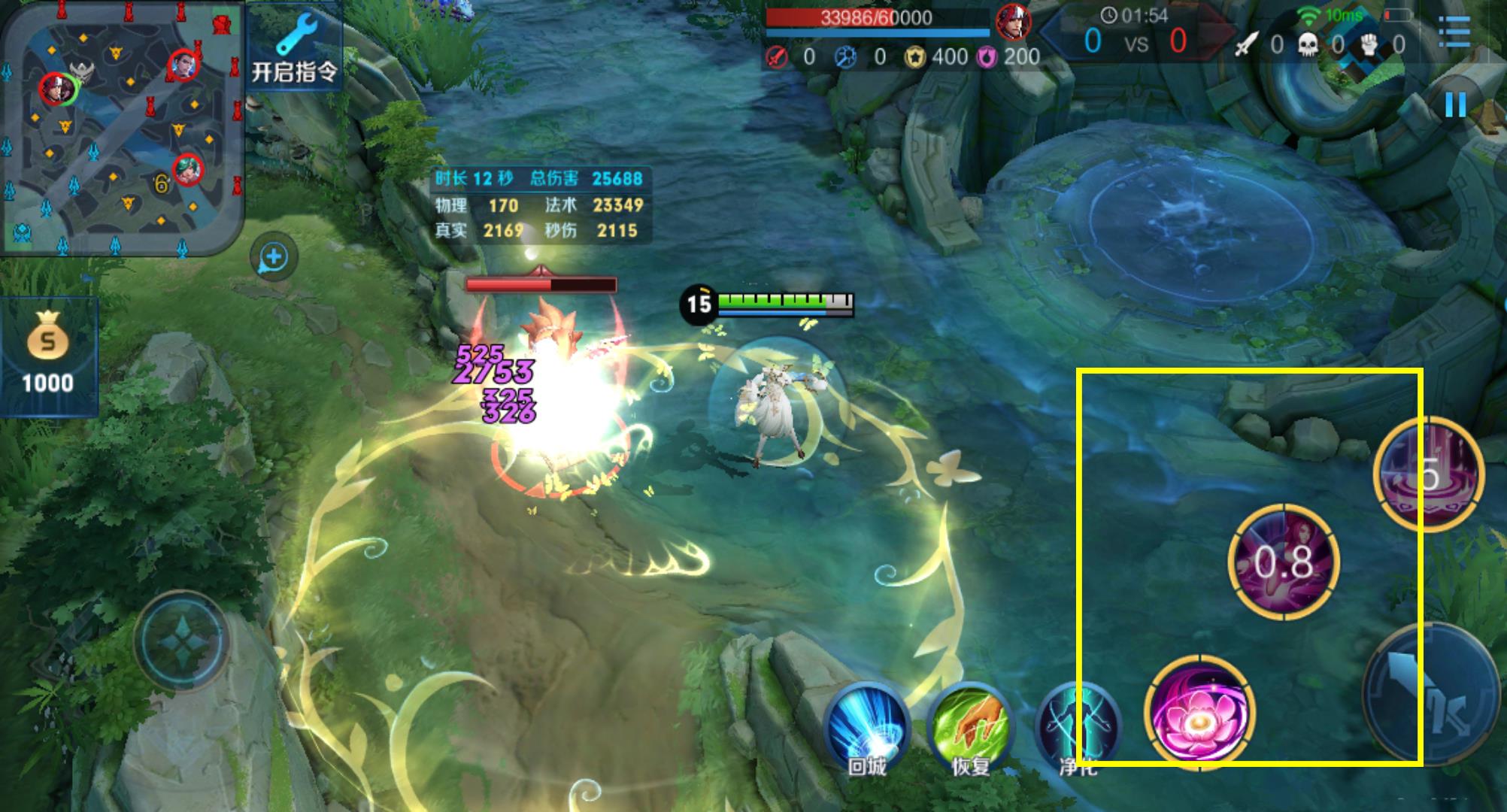Trigger the skill showing 0.8 cooldown
Screen dimensions: 1507x812
click(1284, 562)
